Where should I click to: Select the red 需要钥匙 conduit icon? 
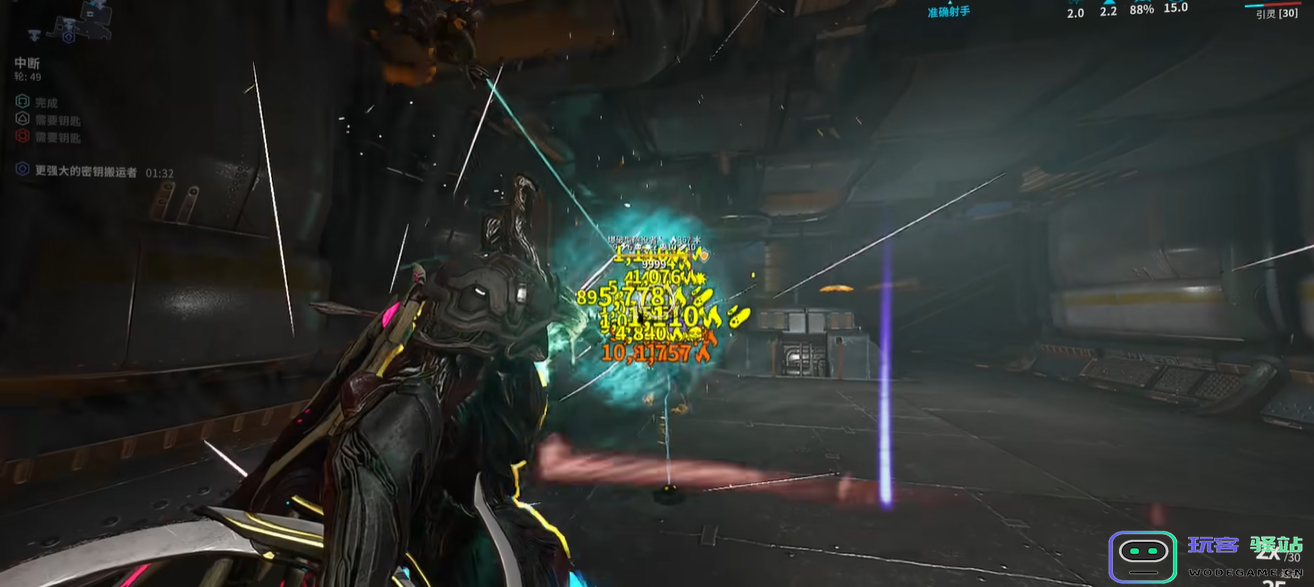click(22, 136)
